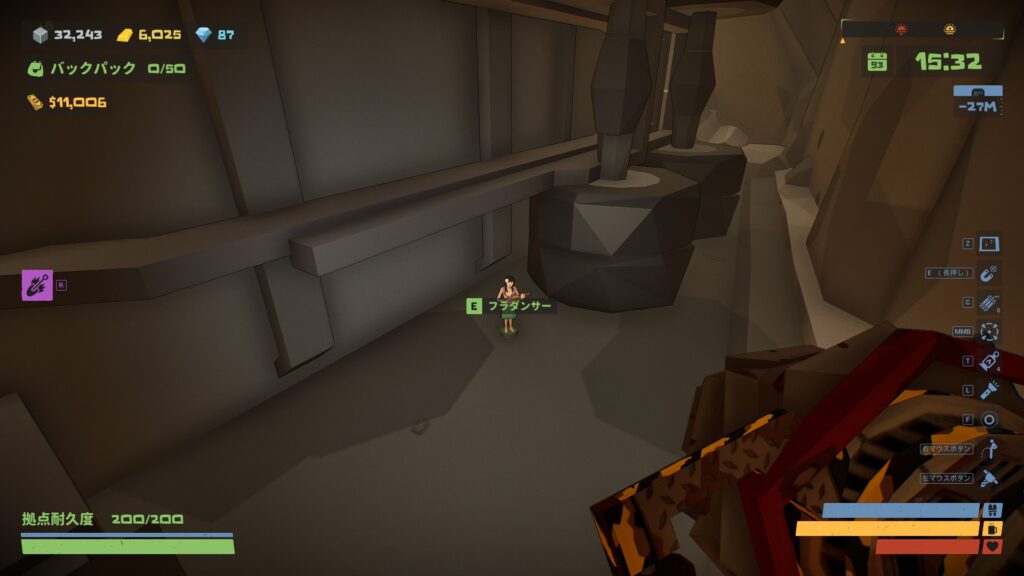Use the teleport bottle item icon

coord(989,362)
